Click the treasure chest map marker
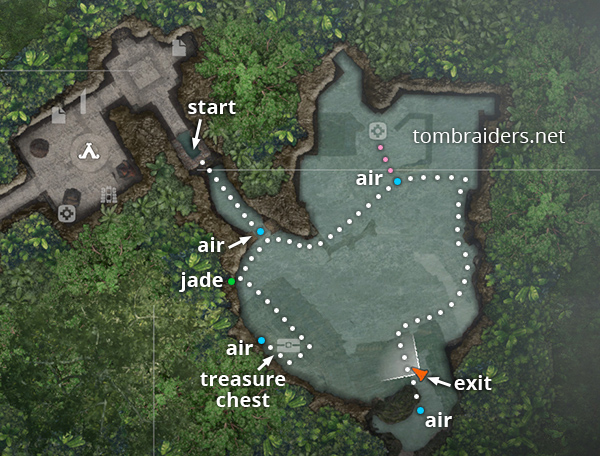 (290, 346)
